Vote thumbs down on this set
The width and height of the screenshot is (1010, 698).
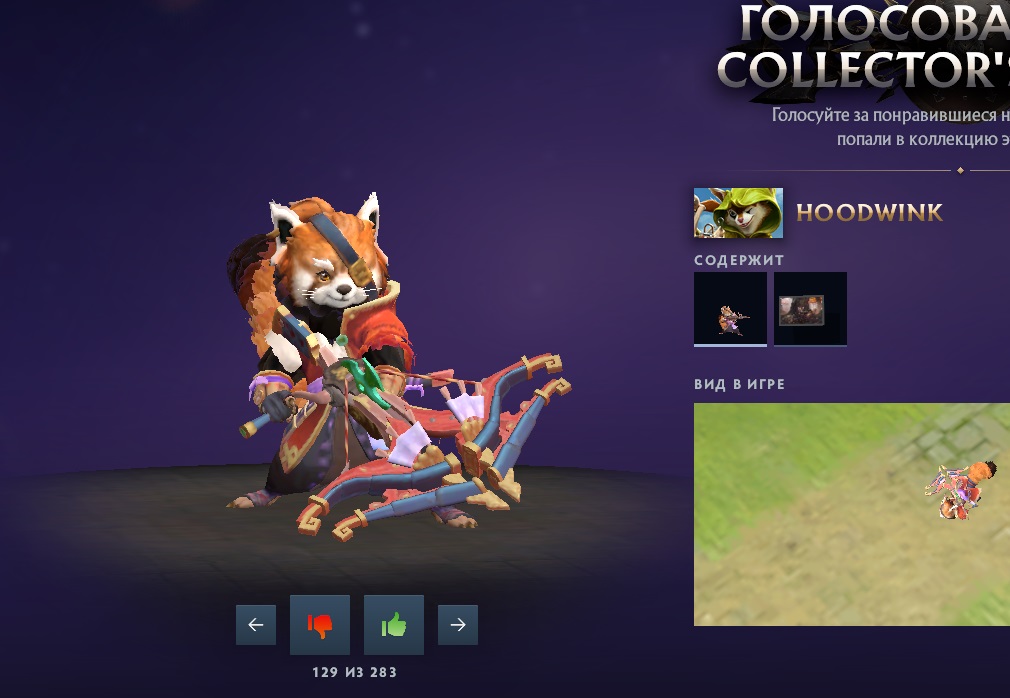[320, 625]
